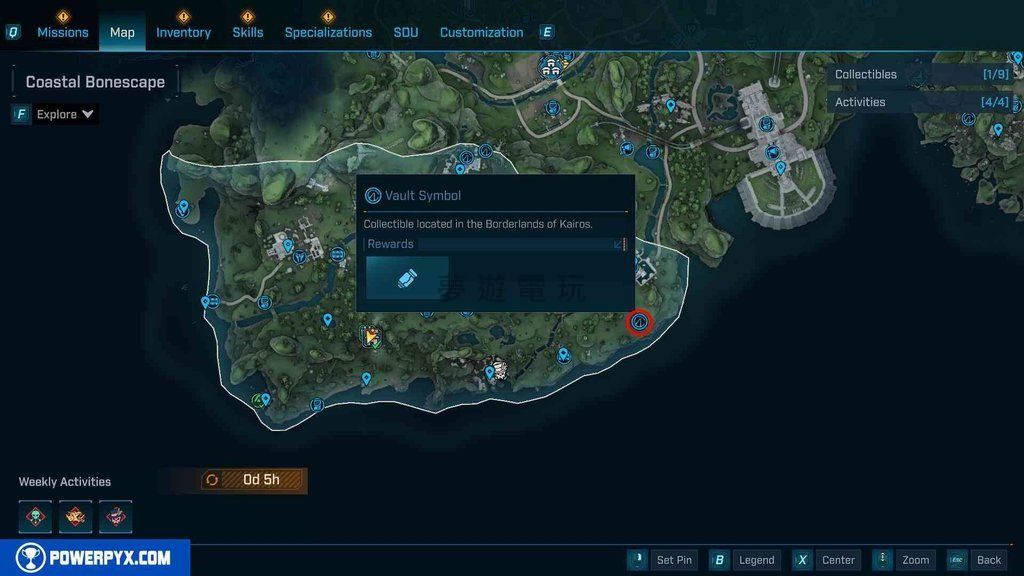Select the green skull weekly activity
The height and width of the screenshot is (576, 1024).
[35, 517]
